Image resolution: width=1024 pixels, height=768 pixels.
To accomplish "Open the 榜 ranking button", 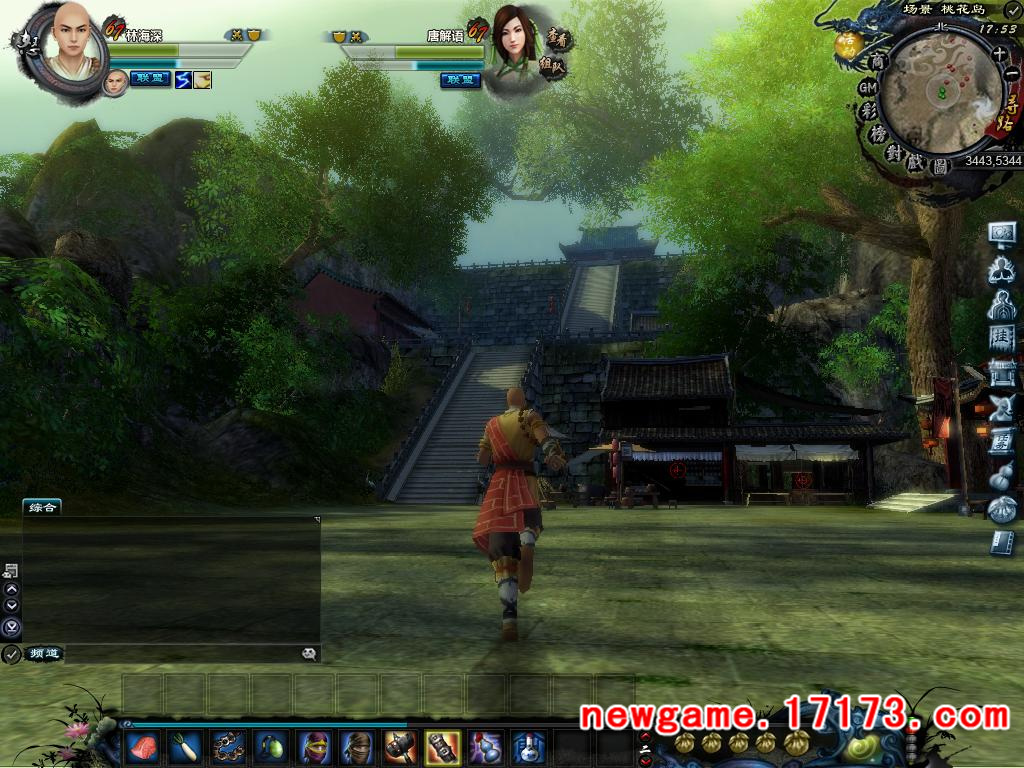I will [878, 134].
